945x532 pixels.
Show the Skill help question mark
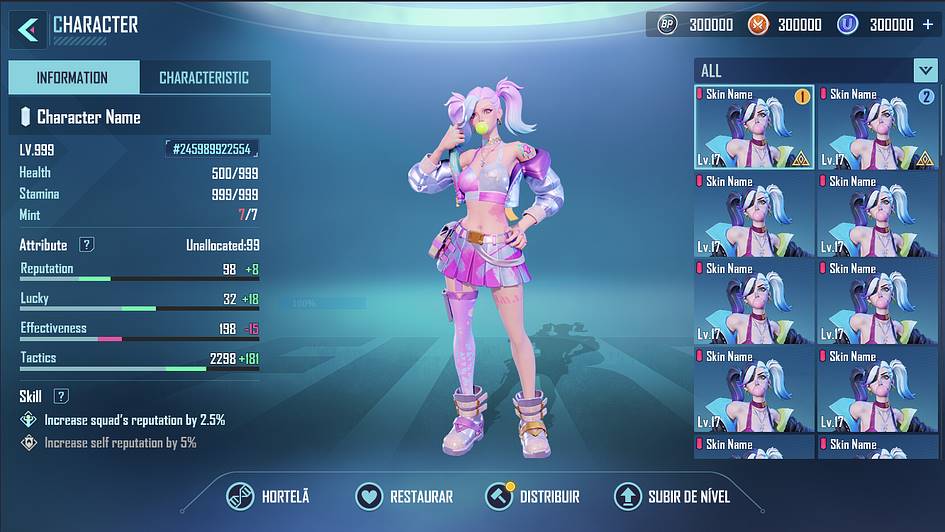tap(61, 396)
